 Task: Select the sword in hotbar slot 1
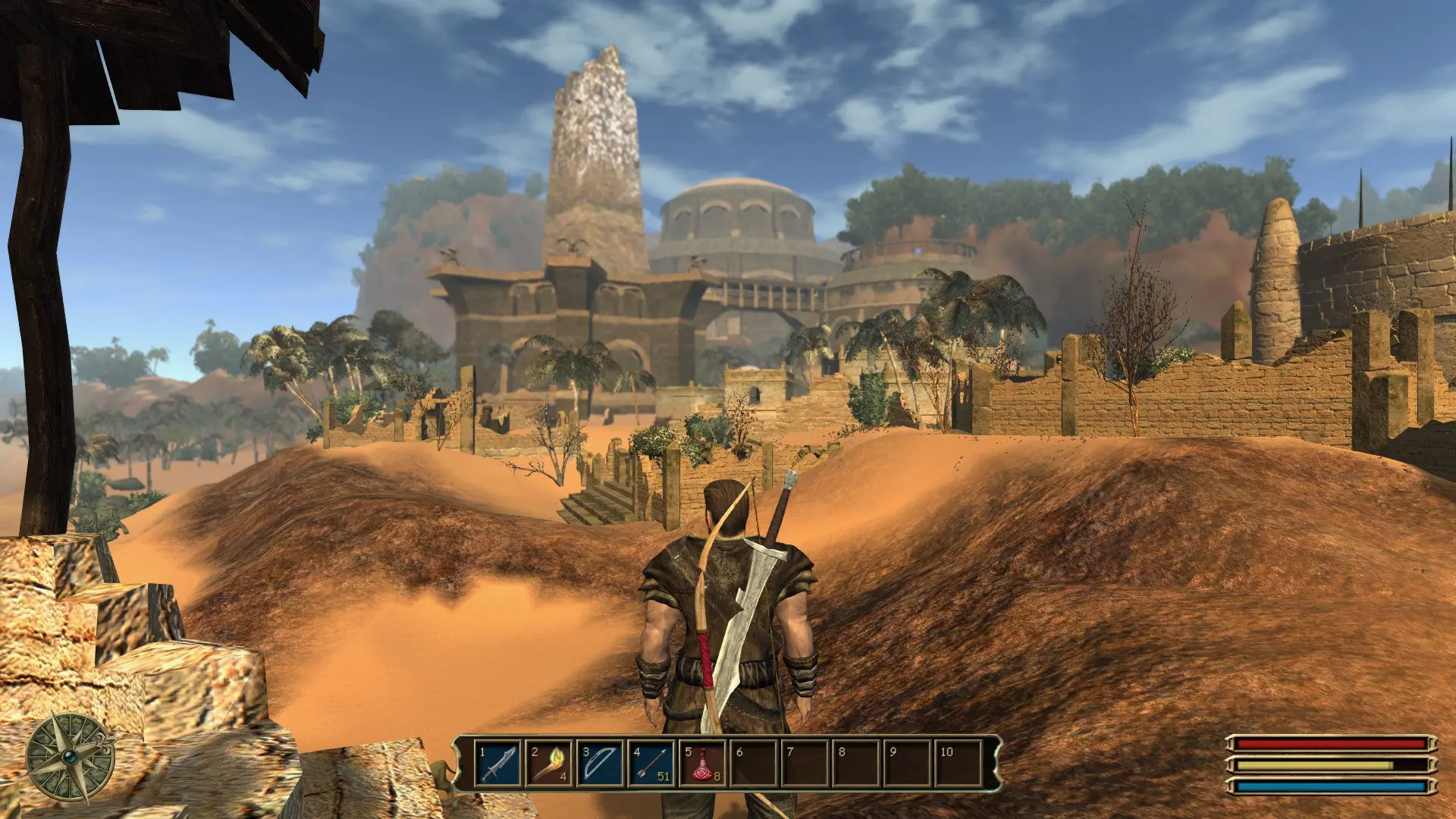click(x=498, y=764)
